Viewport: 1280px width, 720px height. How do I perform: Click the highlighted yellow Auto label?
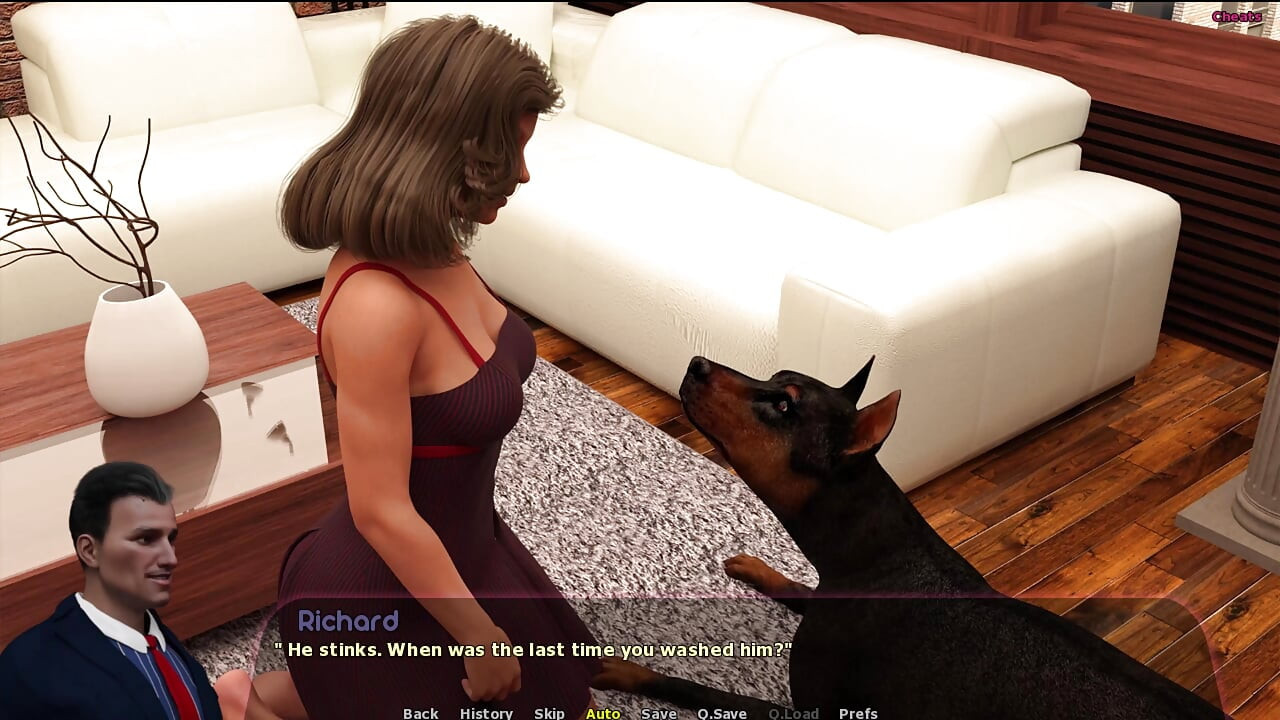pos(603,713)
